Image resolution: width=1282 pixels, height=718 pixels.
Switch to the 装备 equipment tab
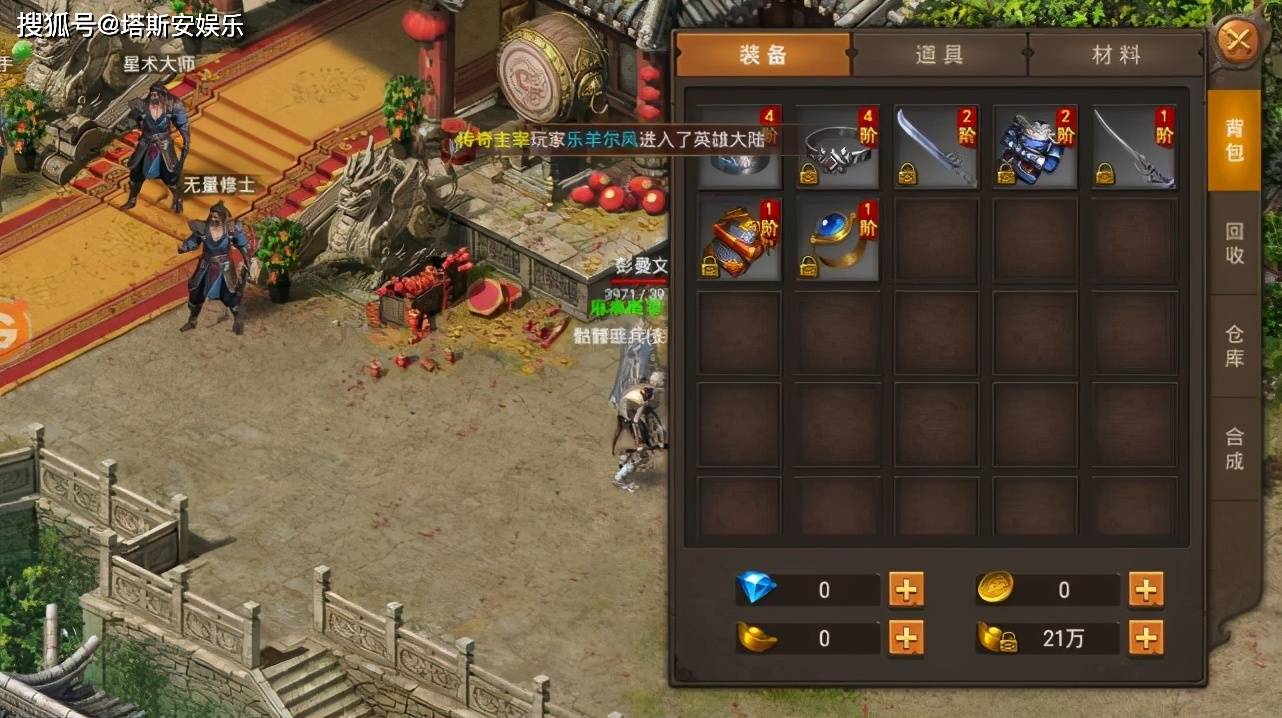(763, 55)
